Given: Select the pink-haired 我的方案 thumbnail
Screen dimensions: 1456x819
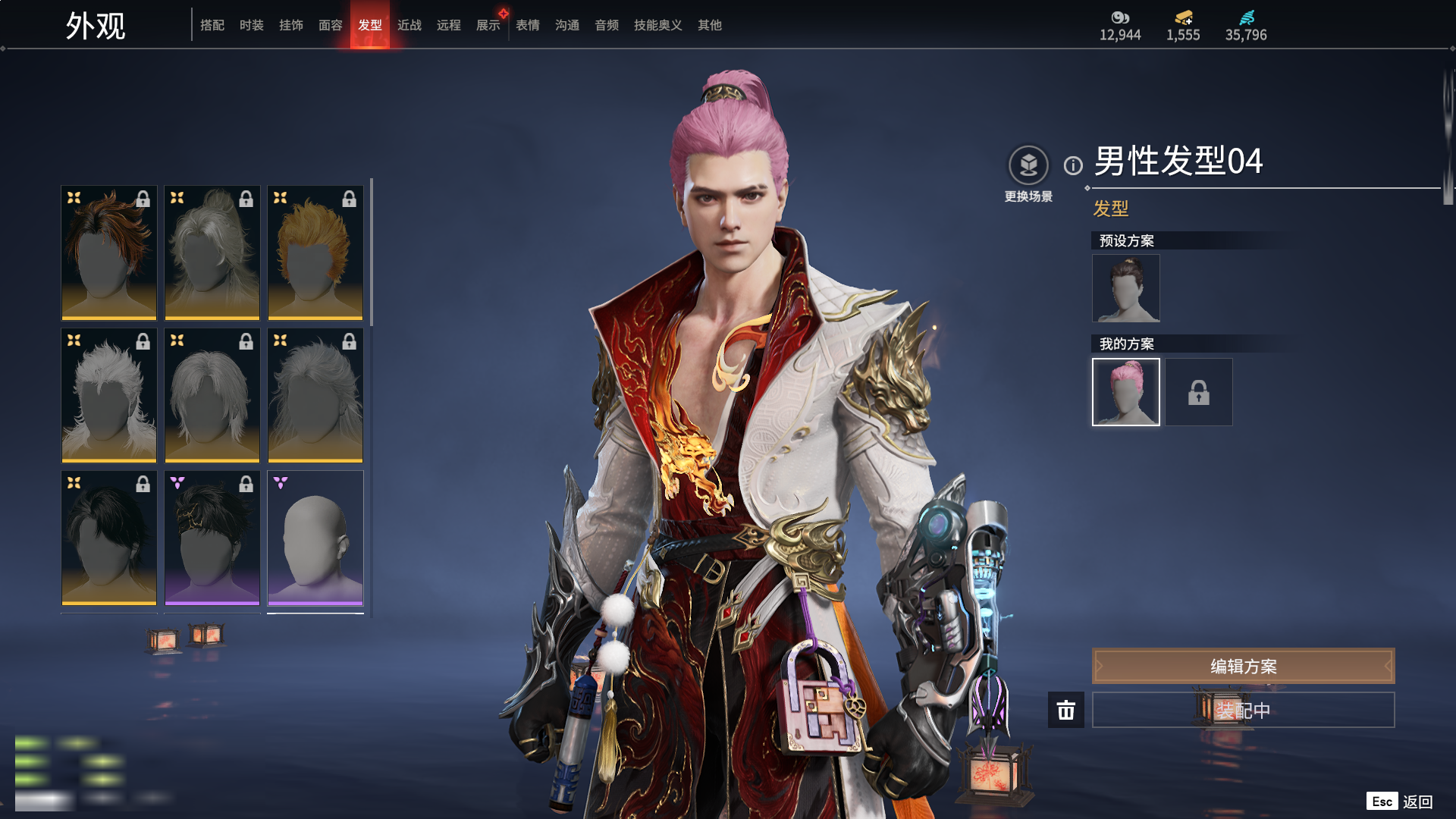Looking at the screenshot, I should [1125, 392].
